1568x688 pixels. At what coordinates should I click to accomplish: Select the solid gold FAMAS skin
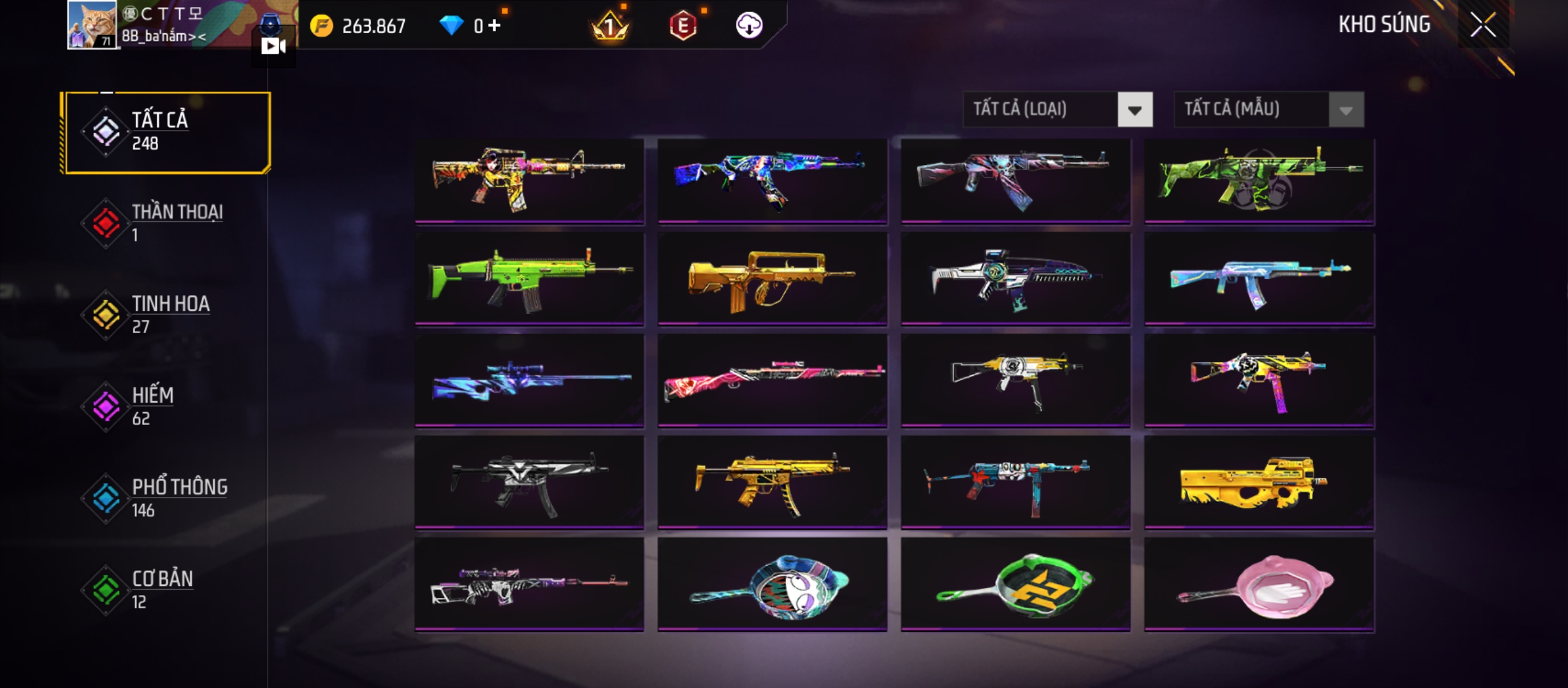[772, 279]
